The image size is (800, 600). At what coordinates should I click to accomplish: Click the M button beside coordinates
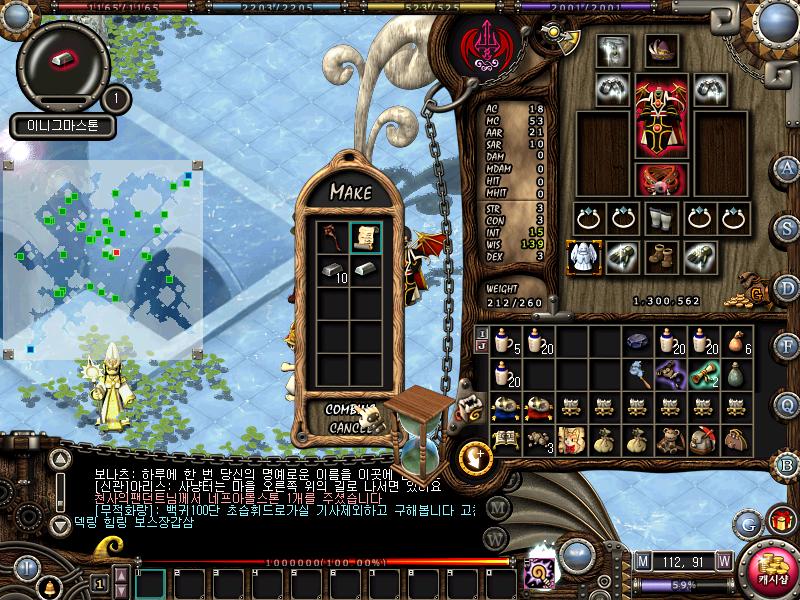pos(642,560)
